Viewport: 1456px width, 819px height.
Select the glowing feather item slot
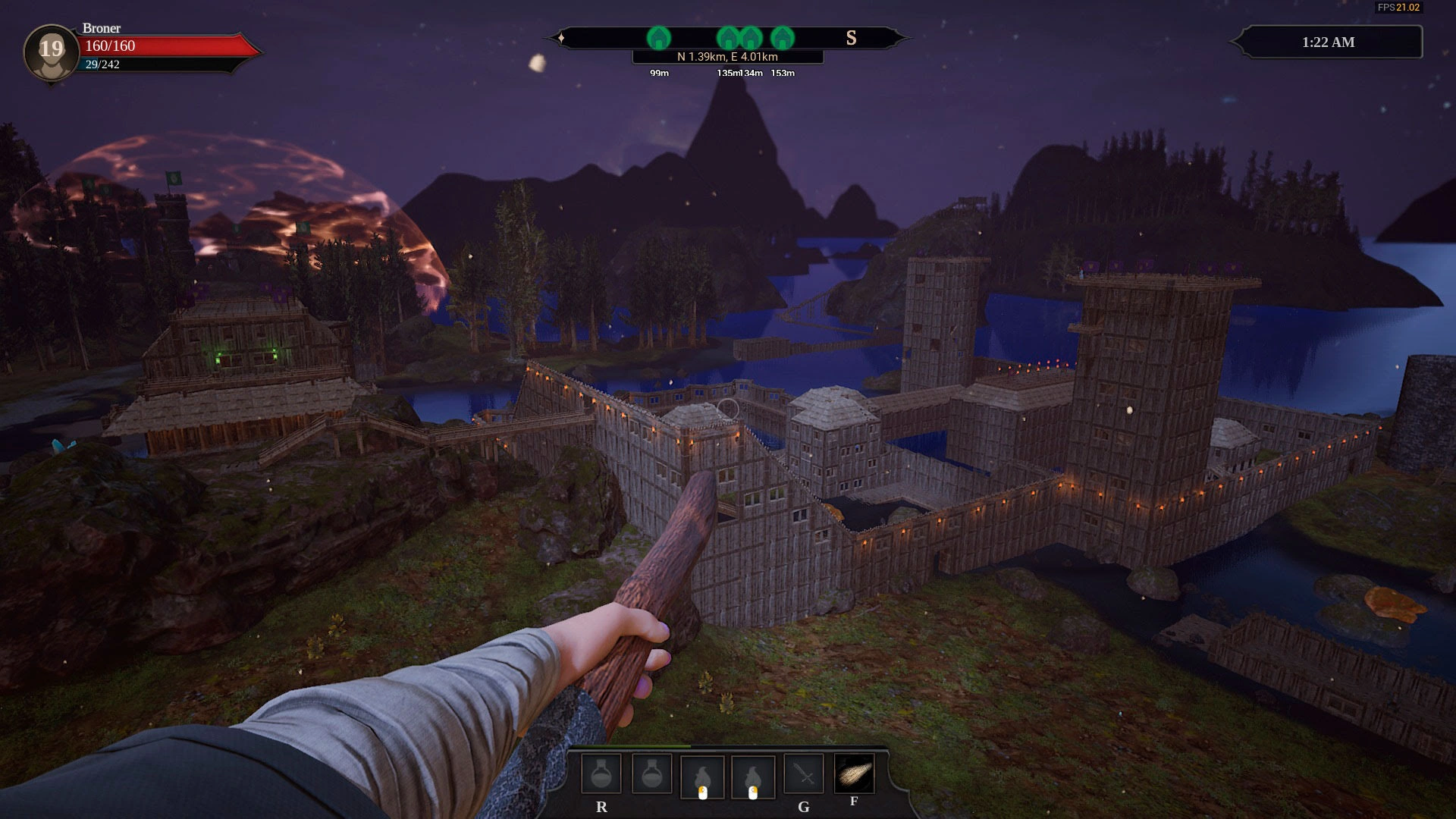pyautogui.click(x=854, y=773)
